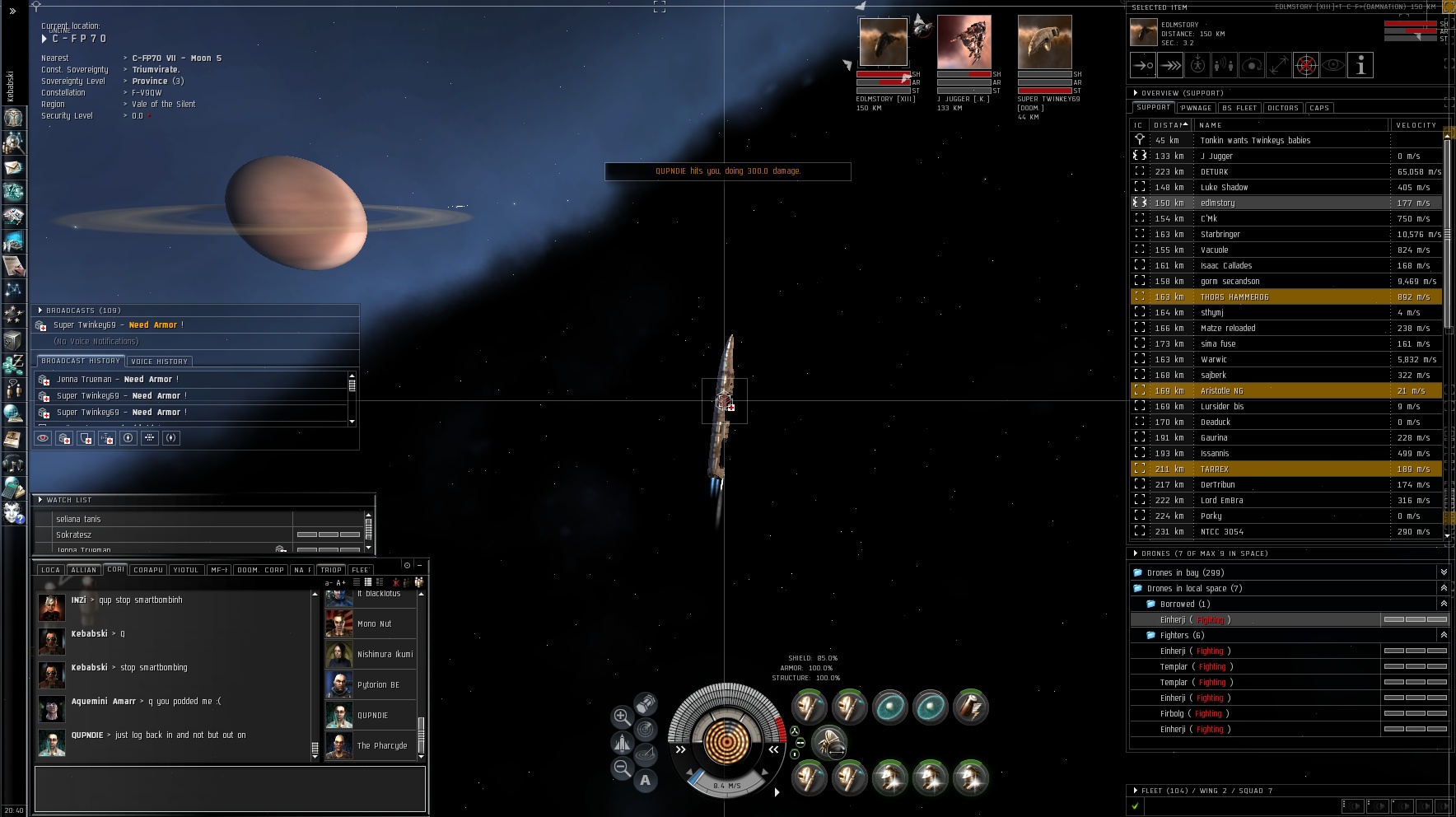The image size is (1456, 817).
Task: Show the CAPS overview tab
Action: [x=1319, y=108]
